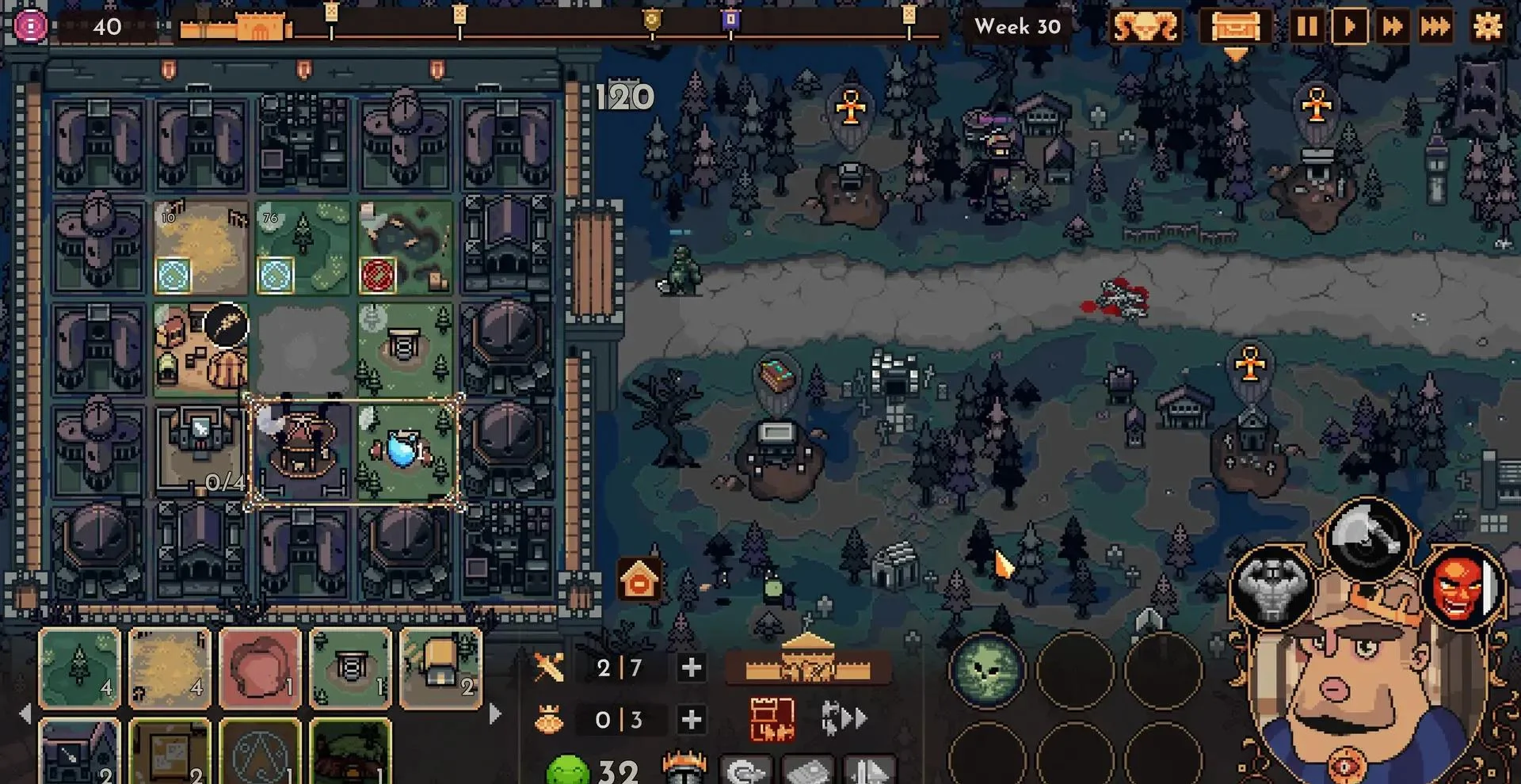Click the red castle tower icon
This screenshot has height=784, width=1521.
pos(772,719)
